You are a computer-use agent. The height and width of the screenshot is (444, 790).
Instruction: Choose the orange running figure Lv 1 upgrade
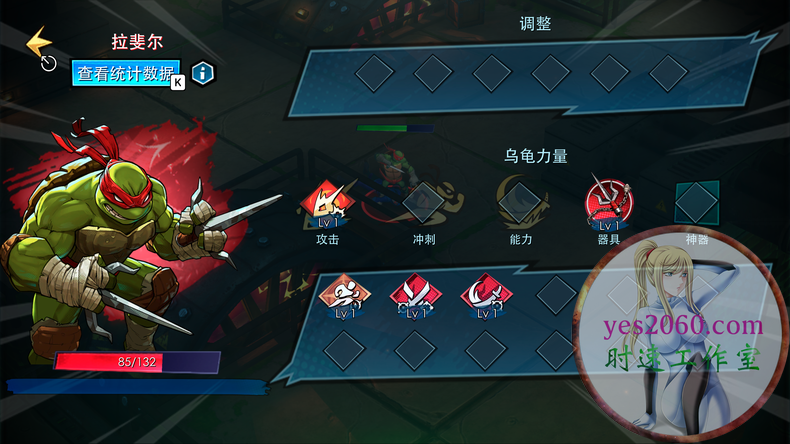click(342, 295)
